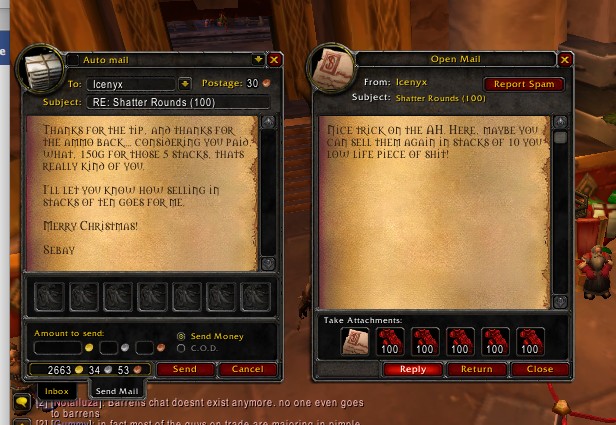Screen dimensions: 616x425
Task: Click the Close button under the attachments
Action: (x=540, y=369)
